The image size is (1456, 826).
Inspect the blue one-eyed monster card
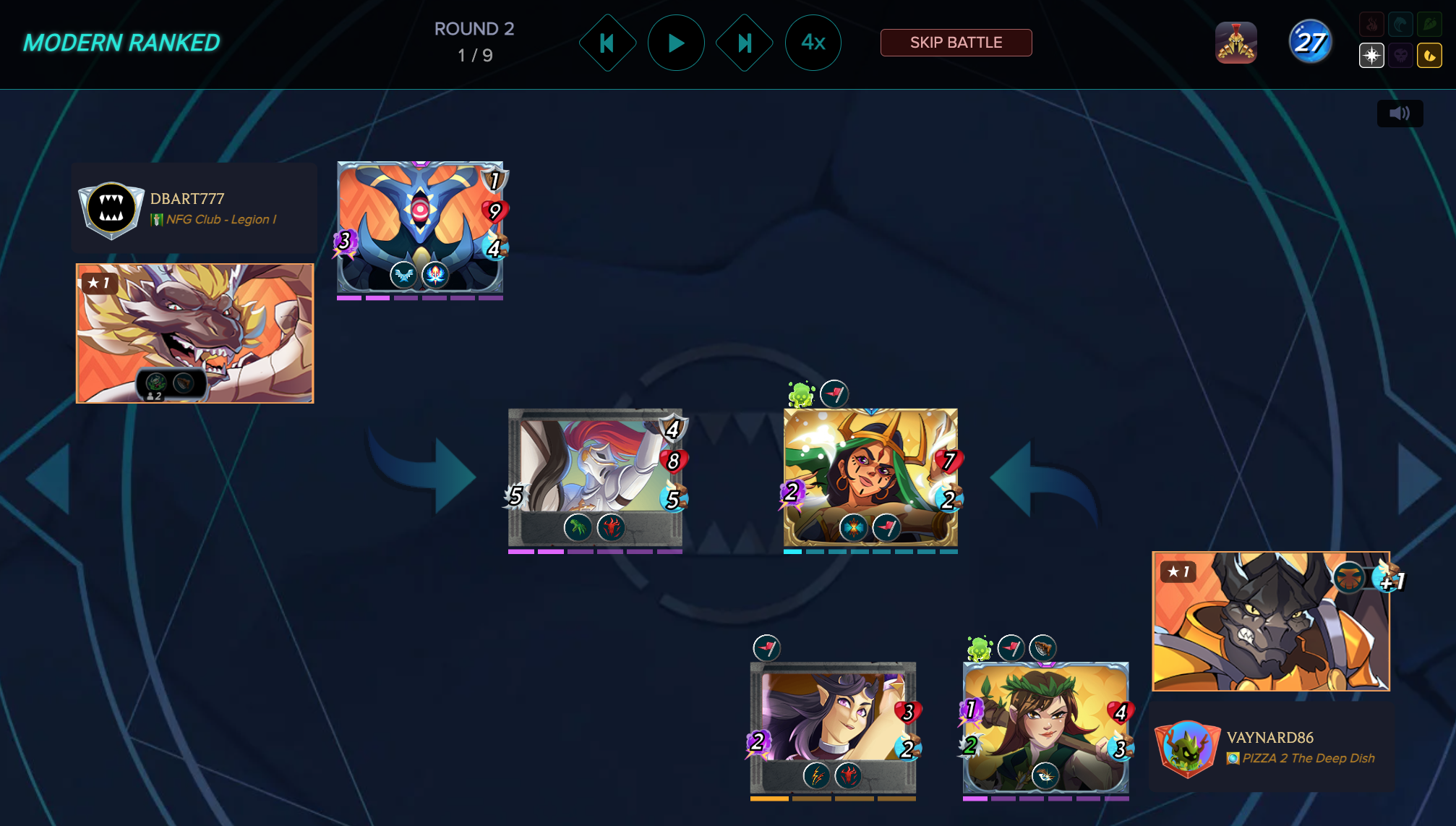tap(420, 226)
